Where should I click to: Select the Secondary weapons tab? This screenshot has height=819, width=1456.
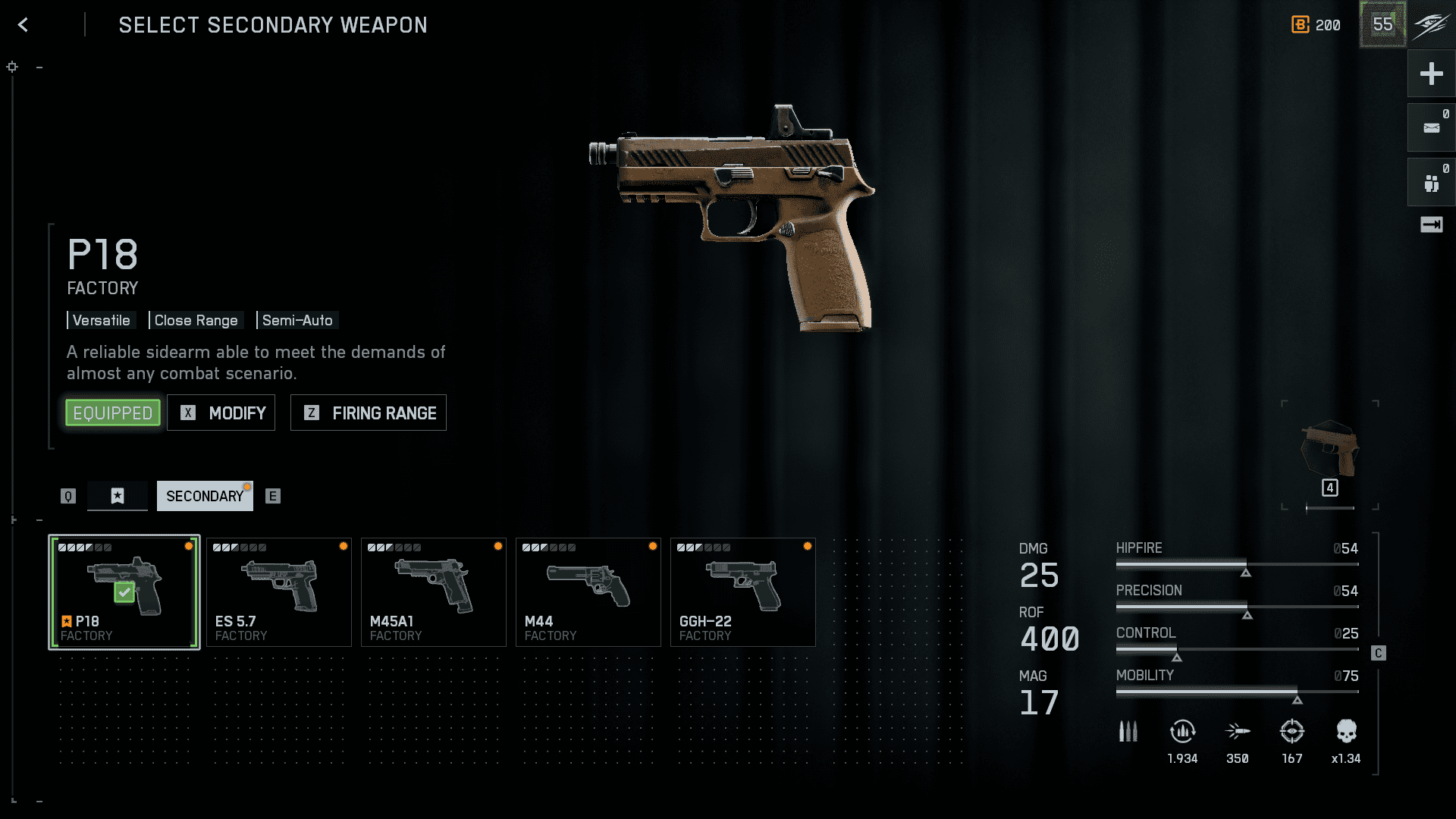205,496
